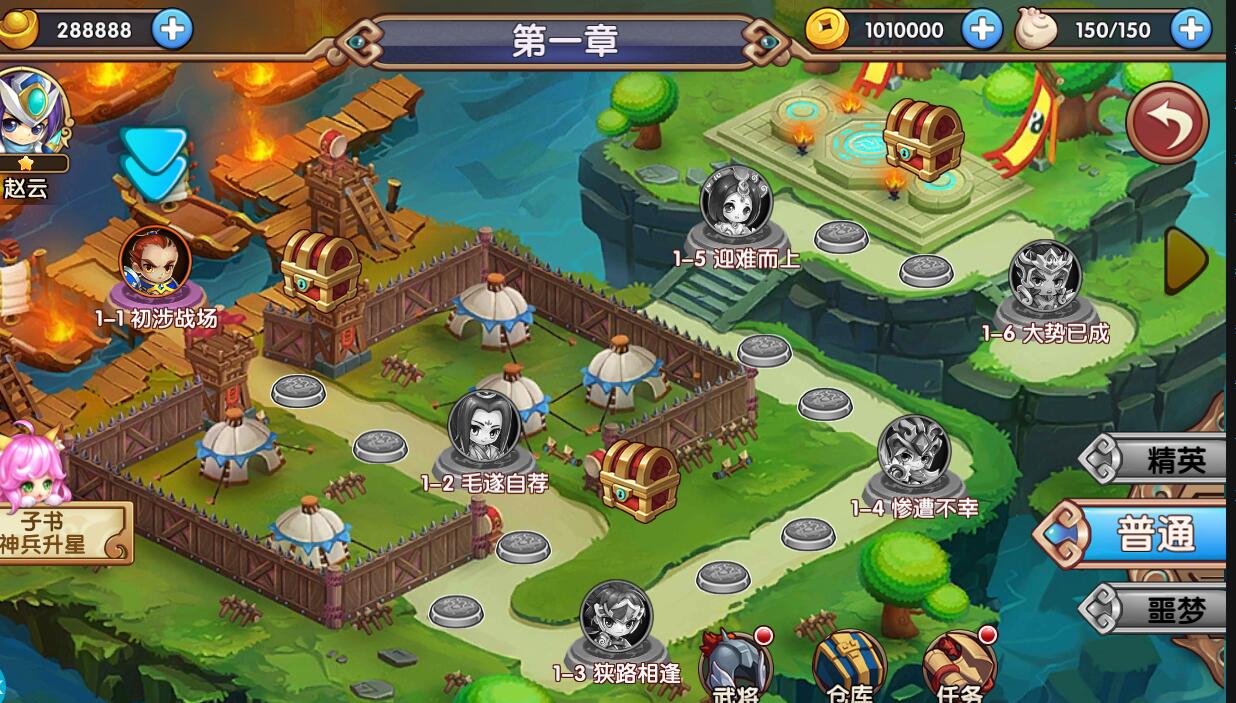Tap the plus button beside 1010000 coins
Viewport: 1236px width, 703px height.
click(x=982, y=30)
